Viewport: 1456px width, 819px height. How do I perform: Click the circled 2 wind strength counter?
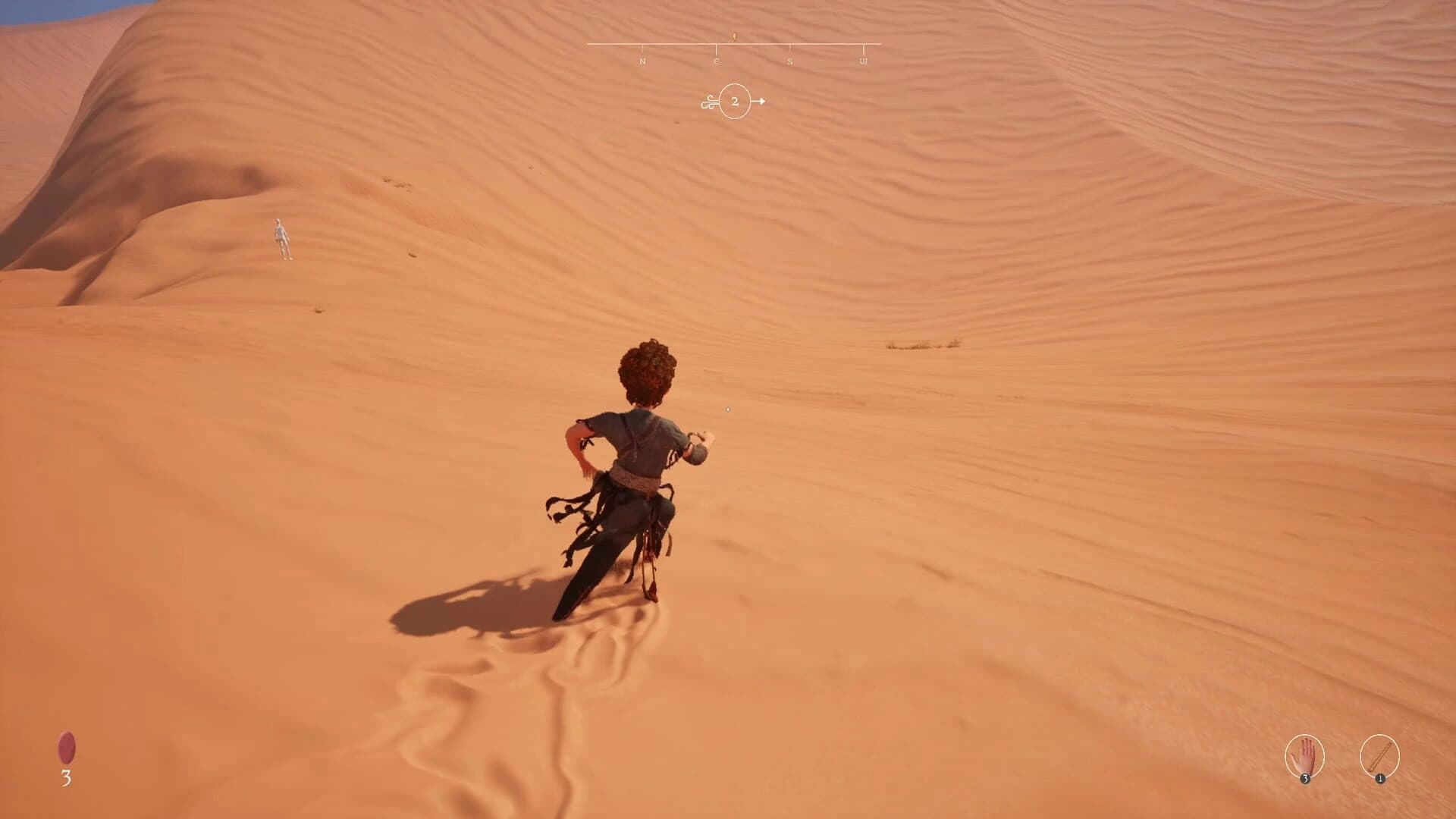coord(735,102)
